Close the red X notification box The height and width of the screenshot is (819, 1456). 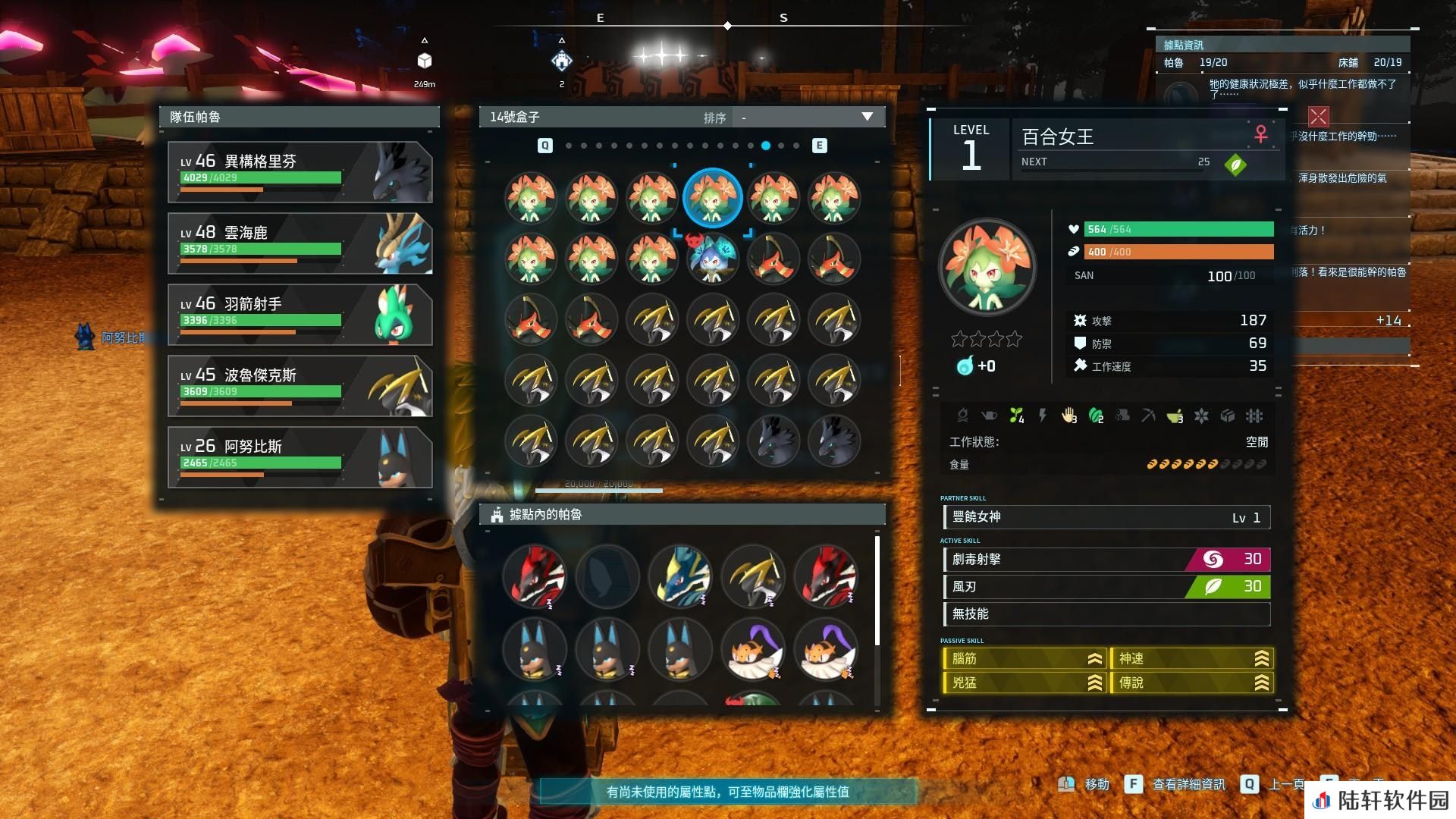coord(1319,116)
